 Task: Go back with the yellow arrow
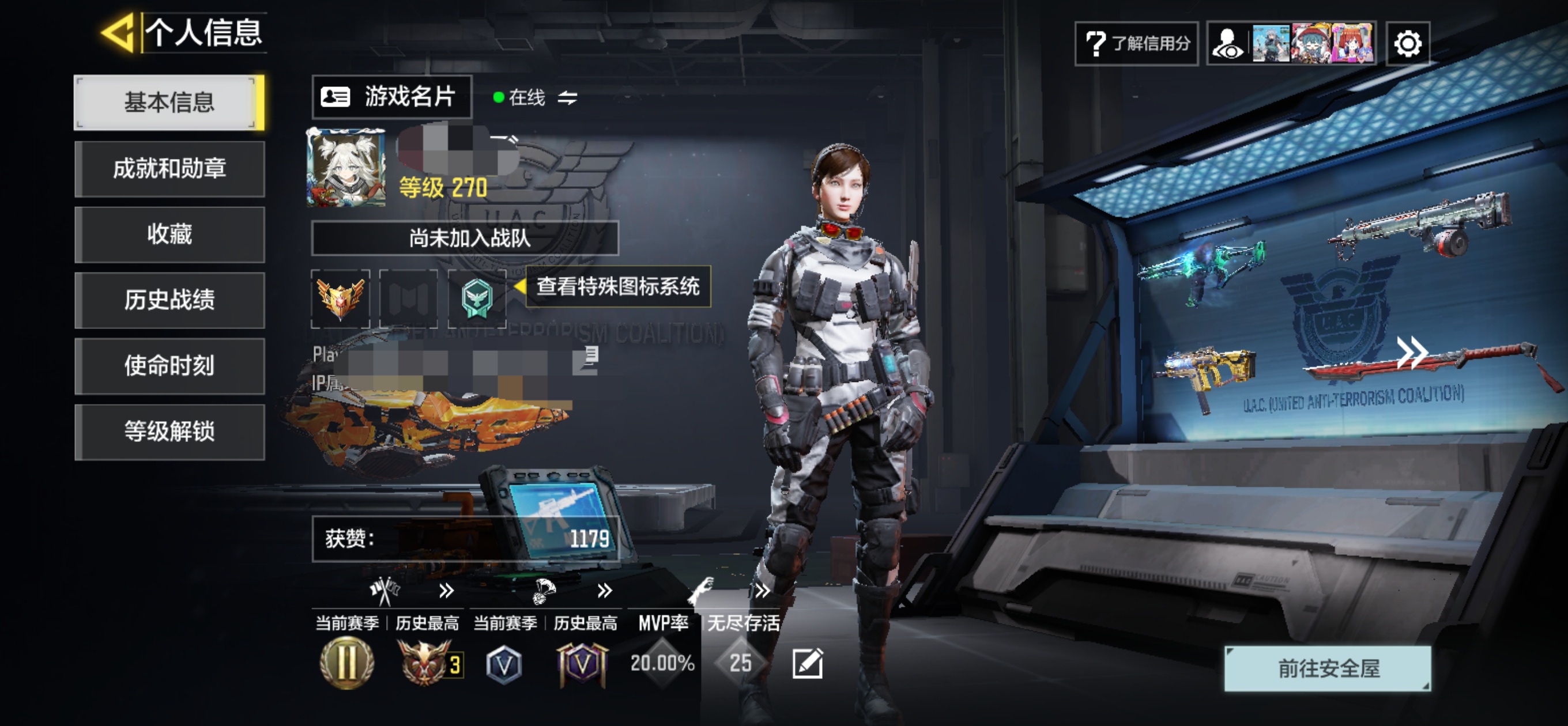pyautogui.click(x=118, y=32)
